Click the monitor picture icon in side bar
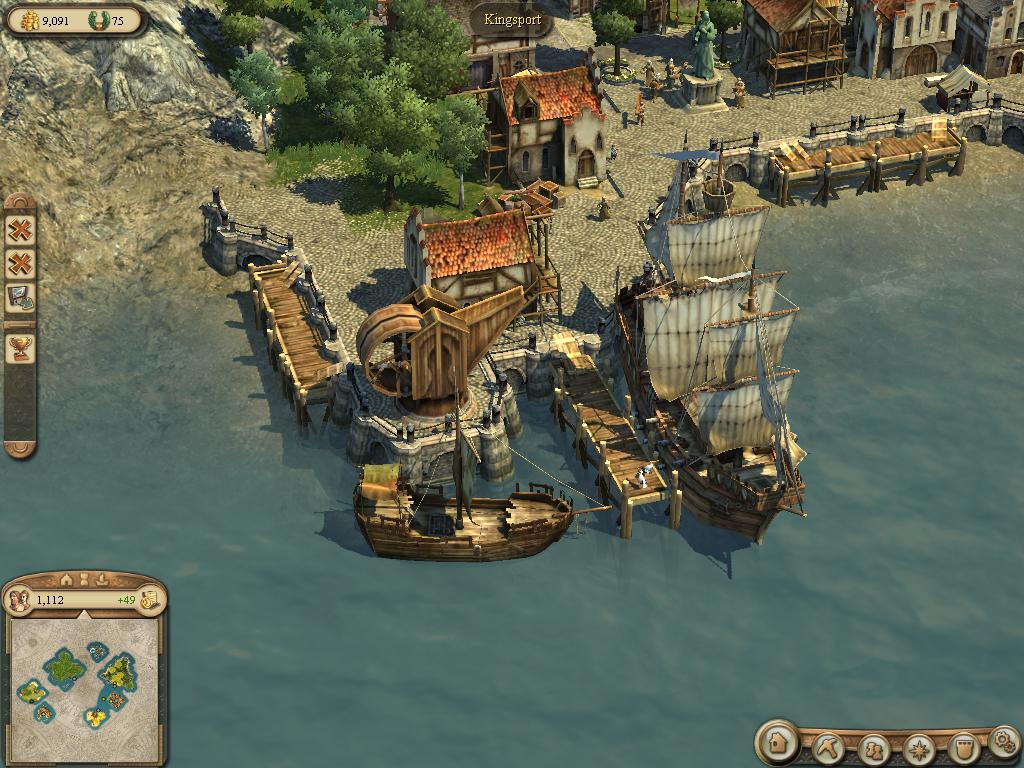The height and width of the screenshot is (768, 1024). point(20,297)
